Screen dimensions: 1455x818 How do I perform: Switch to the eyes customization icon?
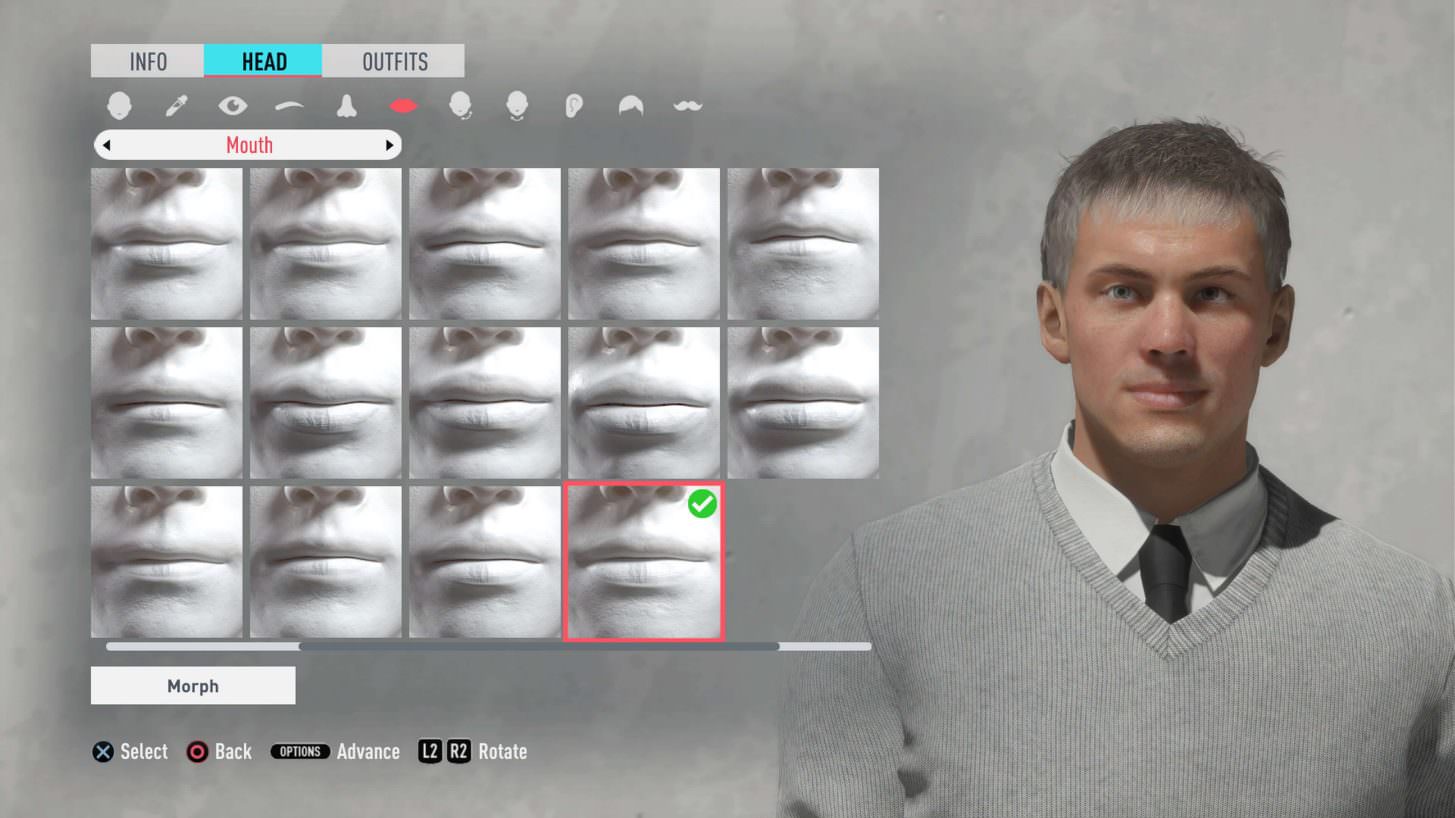tap(232, 103)
